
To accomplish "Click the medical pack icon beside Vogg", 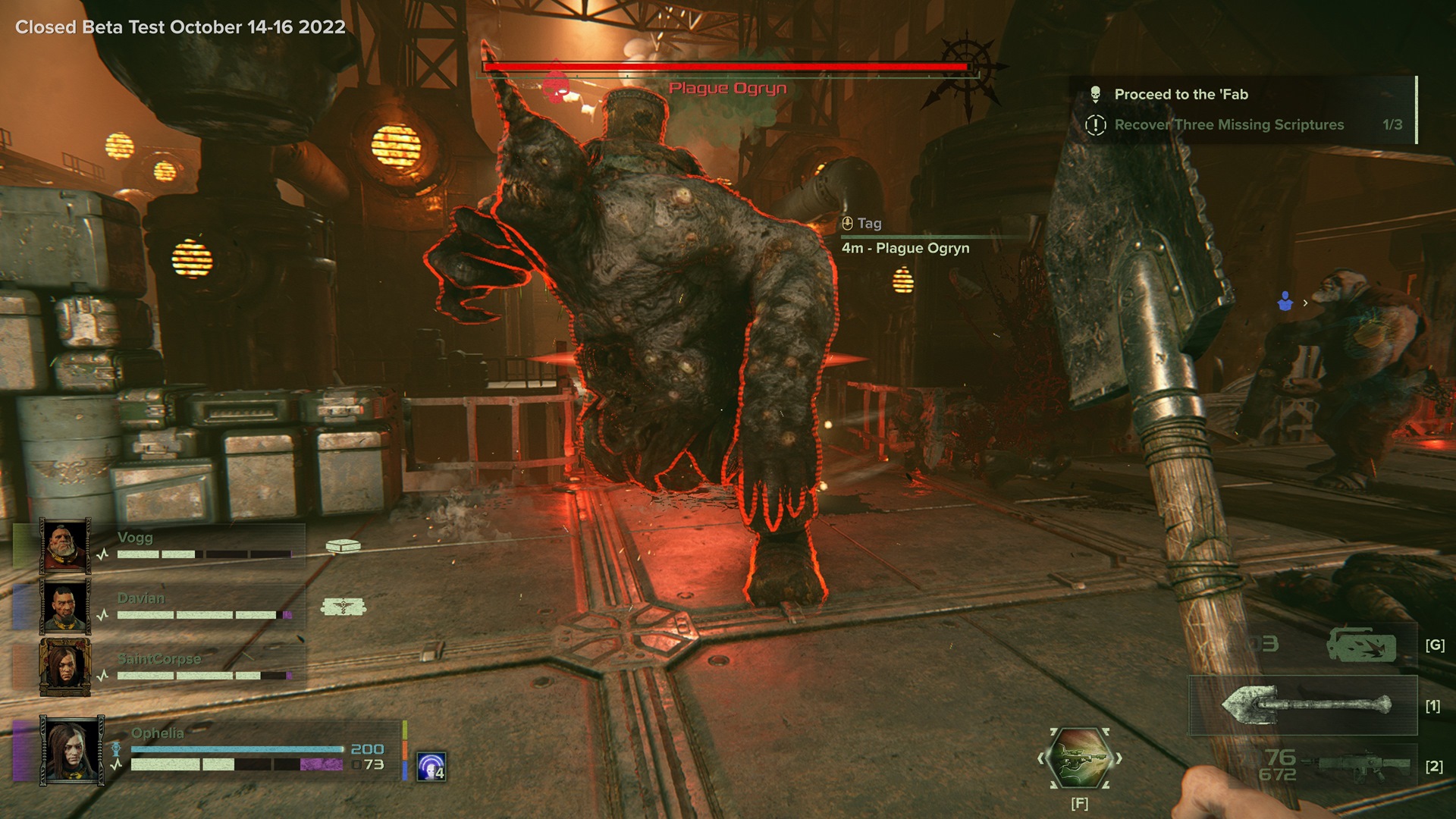I will (343, 545).
